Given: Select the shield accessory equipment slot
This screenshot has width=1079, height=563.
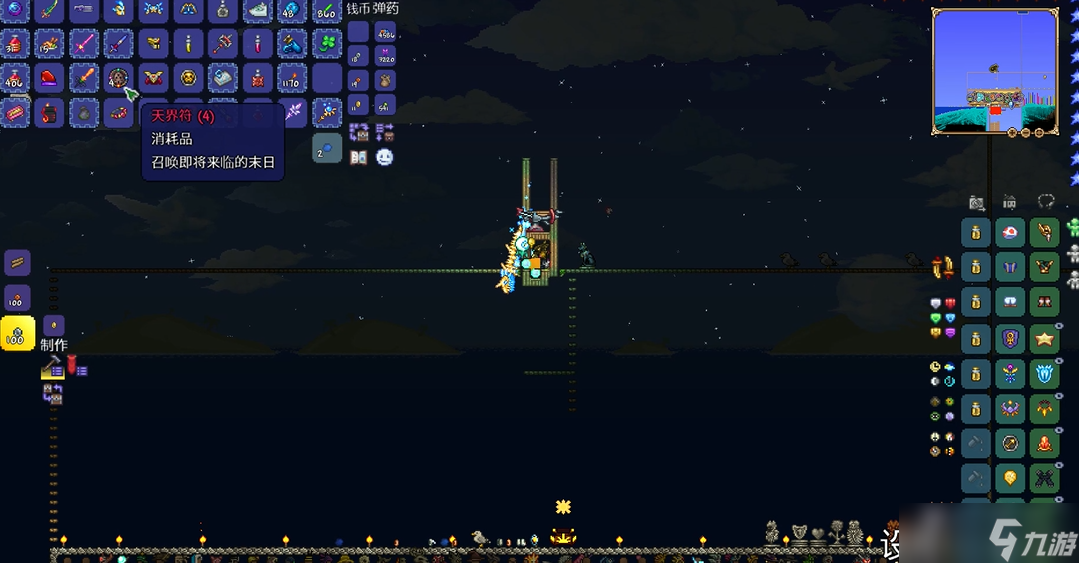Looking at the screenshot, I should tap(1010, 339).
